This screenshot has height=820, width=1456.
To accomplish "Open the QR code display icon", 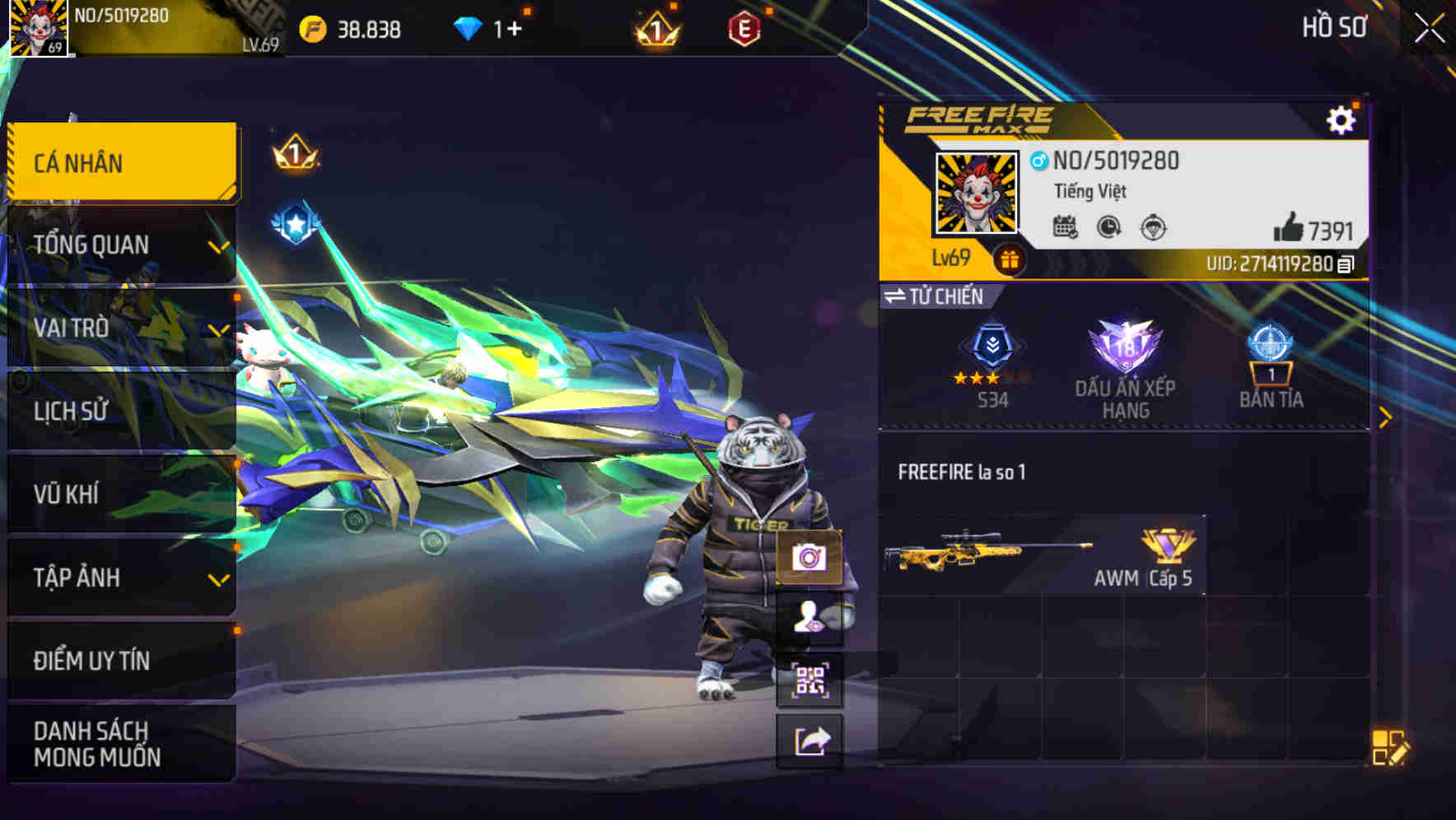I will click(810, 679).
